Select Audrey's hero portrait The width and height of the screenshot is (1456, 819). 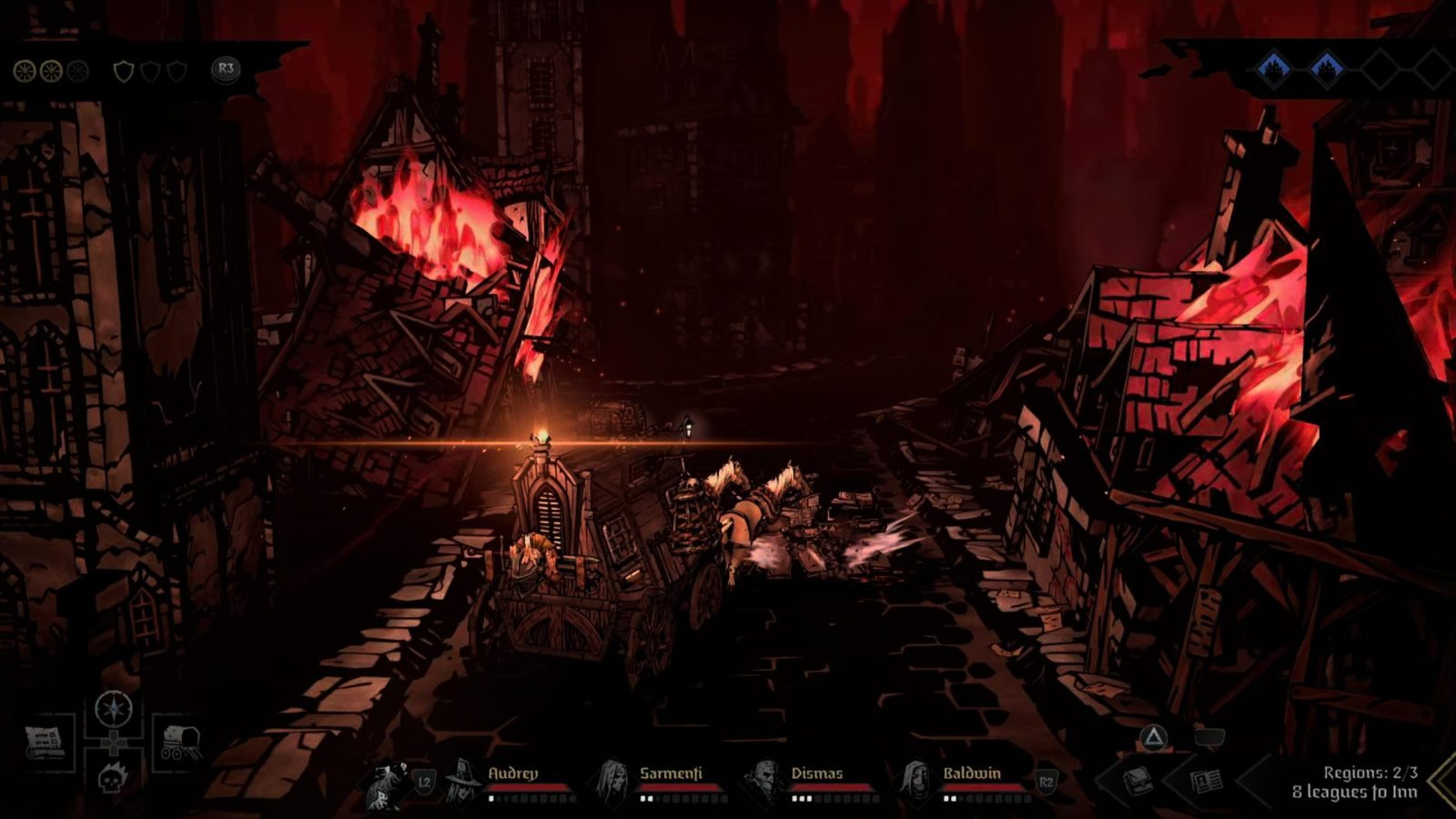click(465, 782)
